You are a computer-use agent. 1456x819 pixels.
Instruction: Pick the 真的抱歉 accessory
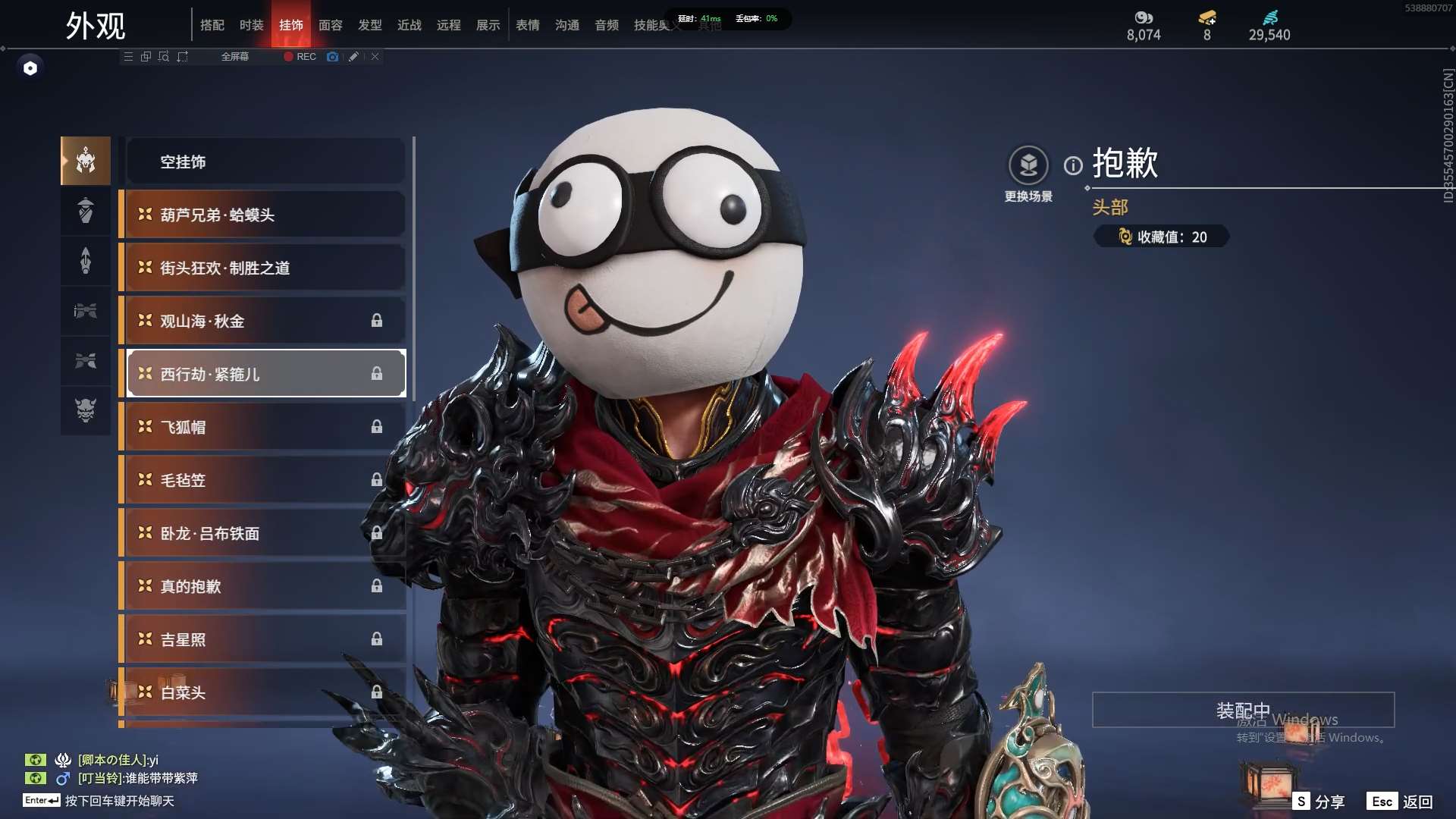click(x=265, y=586)
